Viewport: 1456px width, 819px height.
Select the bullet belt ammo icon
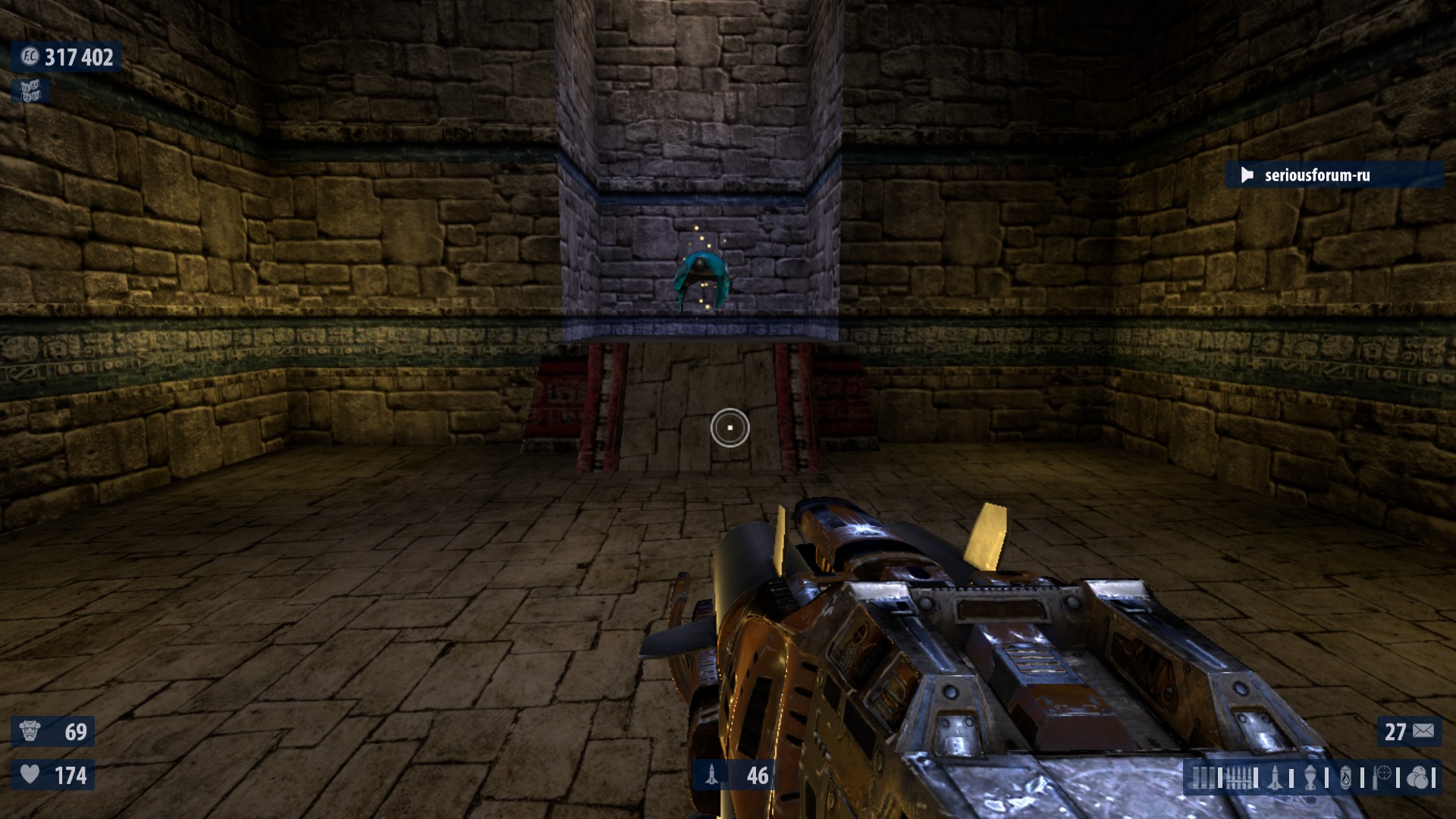(x=1239, y=777)
